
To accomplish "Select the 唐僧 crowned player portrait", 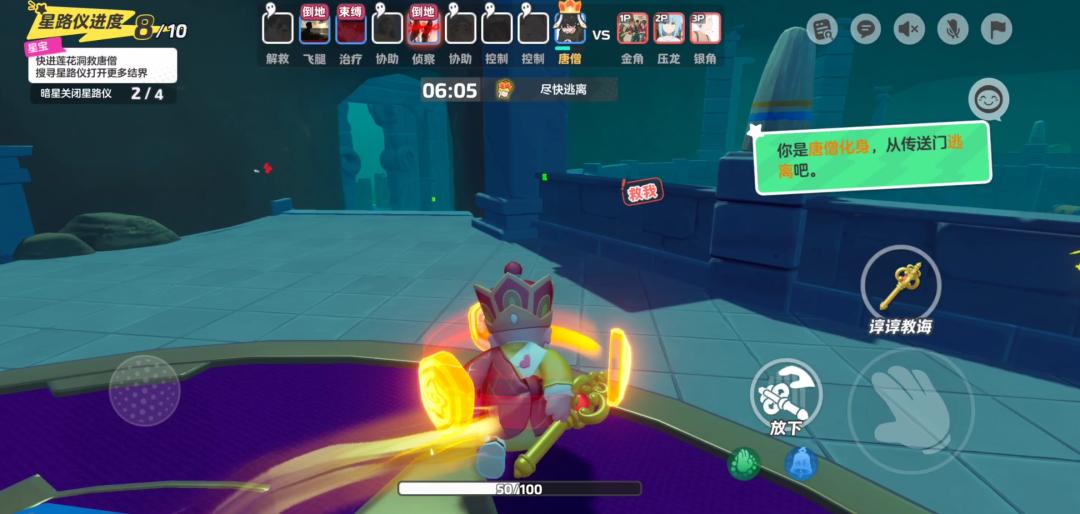I will 569,27.
